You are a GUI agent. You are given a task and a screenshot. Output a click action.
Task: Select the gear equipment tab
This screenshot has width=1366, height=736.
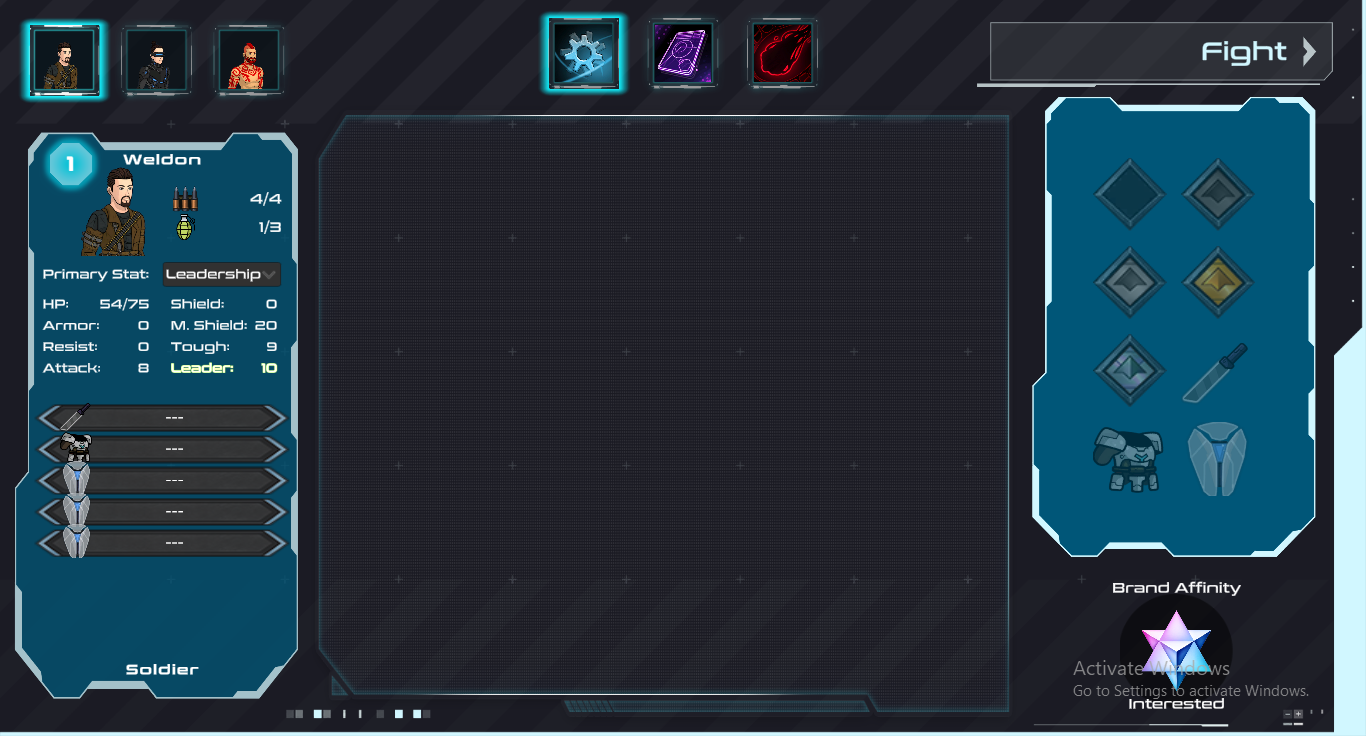click(584, 52)
